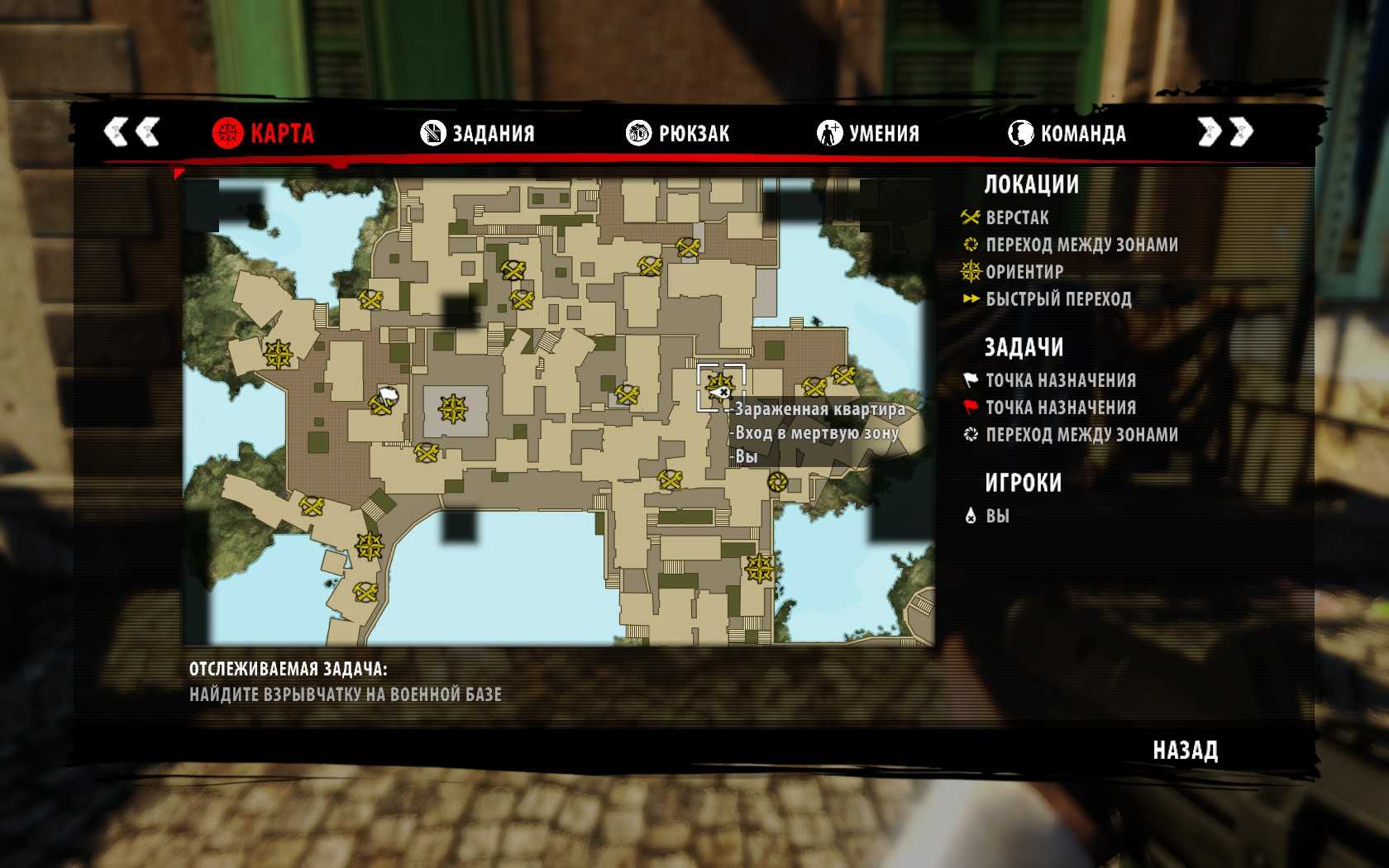
Task: Click the white-bracketed map cursor marker
Action: 721,388
